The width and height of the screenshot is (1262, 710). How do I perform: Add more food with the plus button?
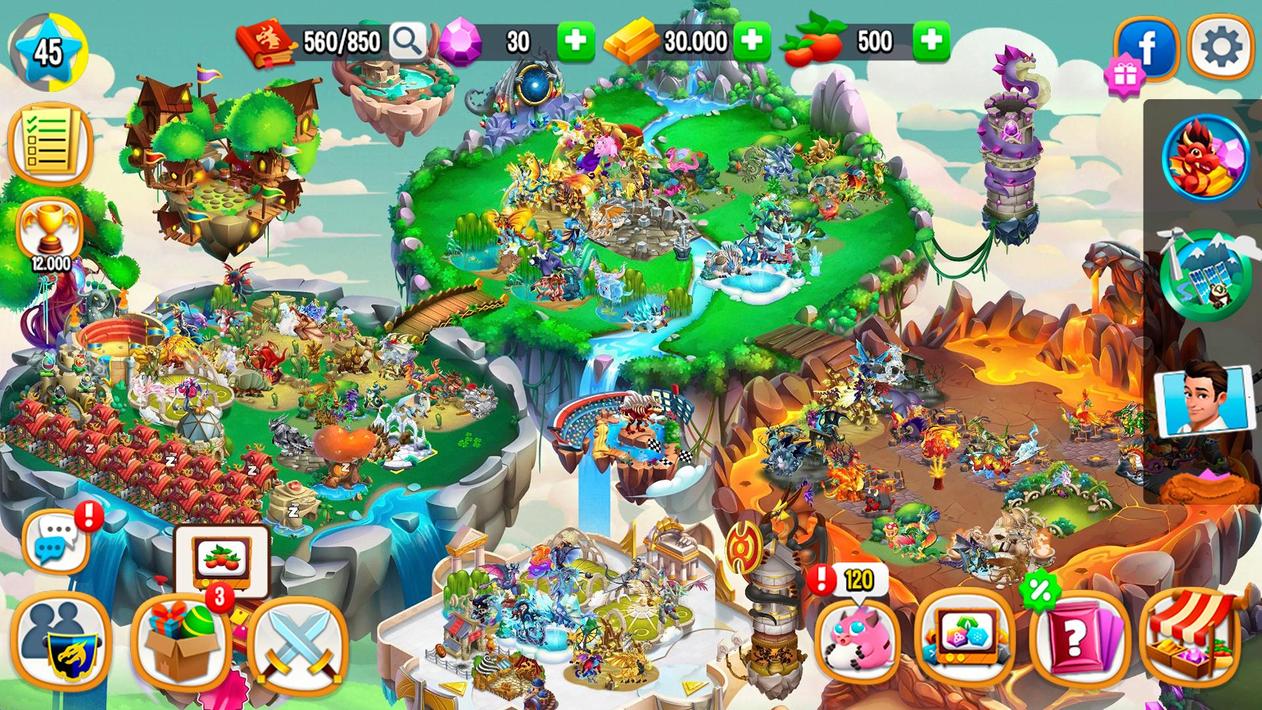point(930,41)
